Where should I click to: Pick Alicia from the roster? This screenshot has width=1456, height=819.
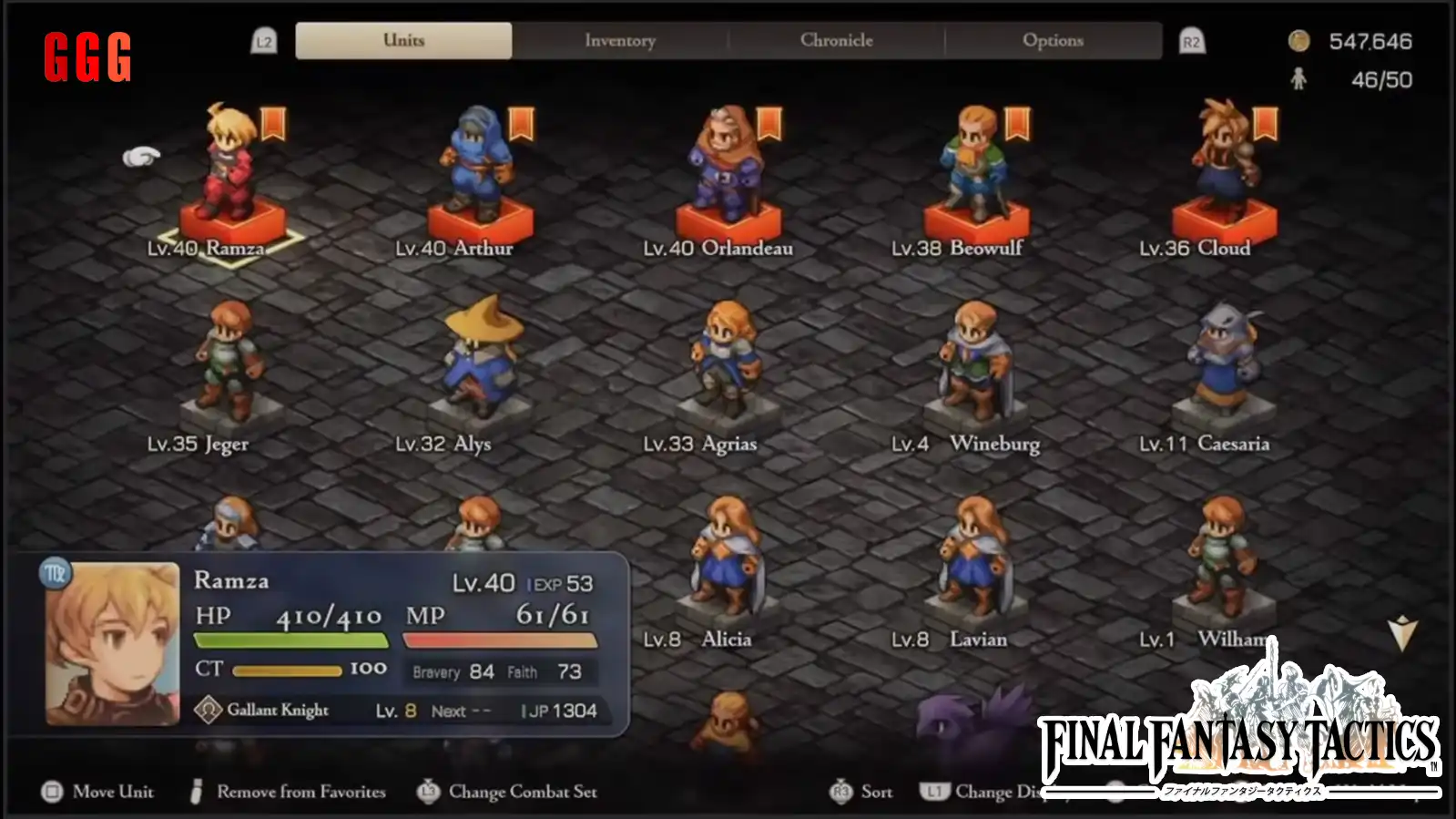coord(727,558)
